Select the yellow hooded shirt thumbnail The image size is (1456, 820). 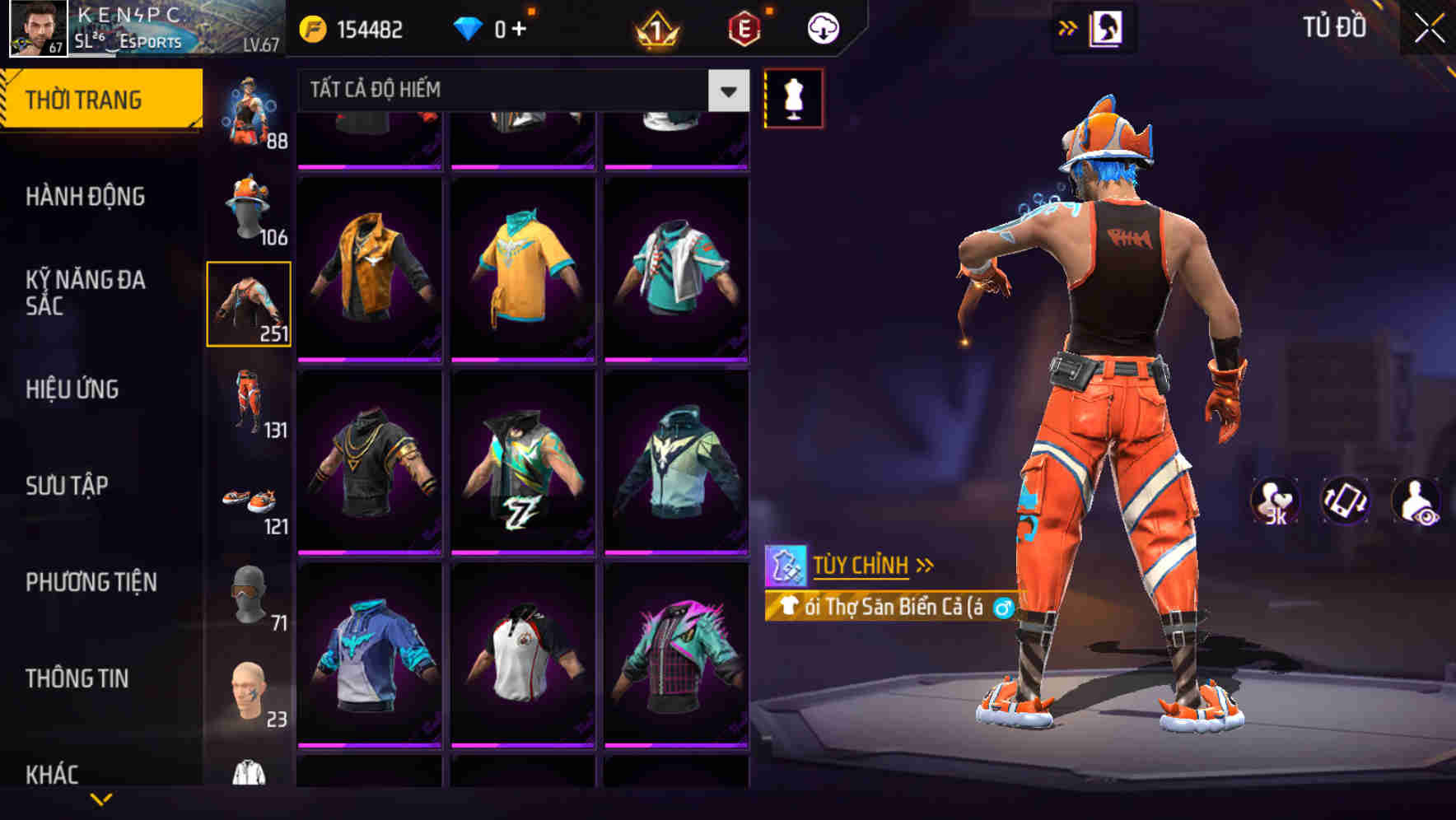pyautogui.click(x=524, y=272)
